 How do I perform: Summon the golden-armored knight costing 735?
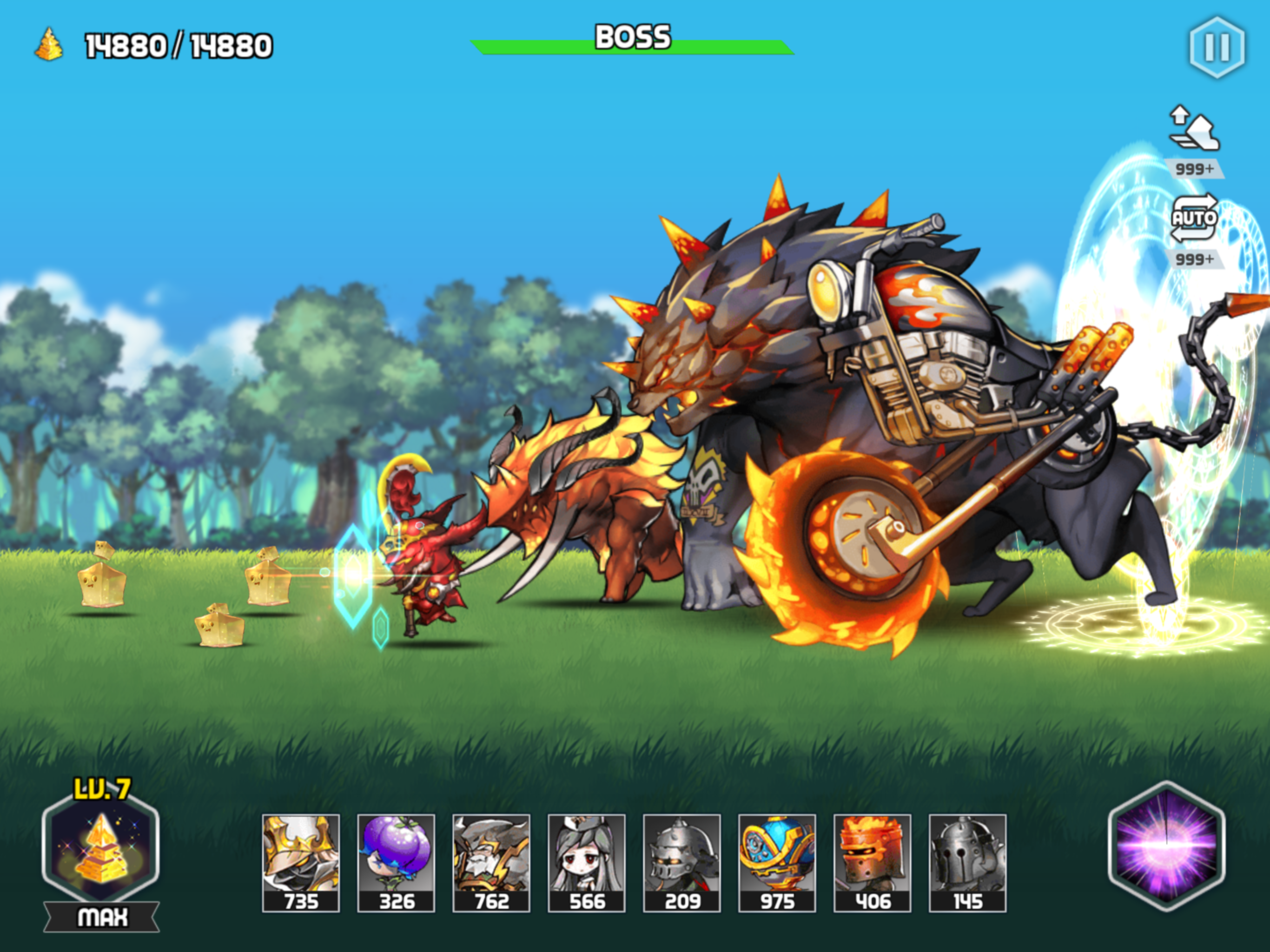[301, 862]
